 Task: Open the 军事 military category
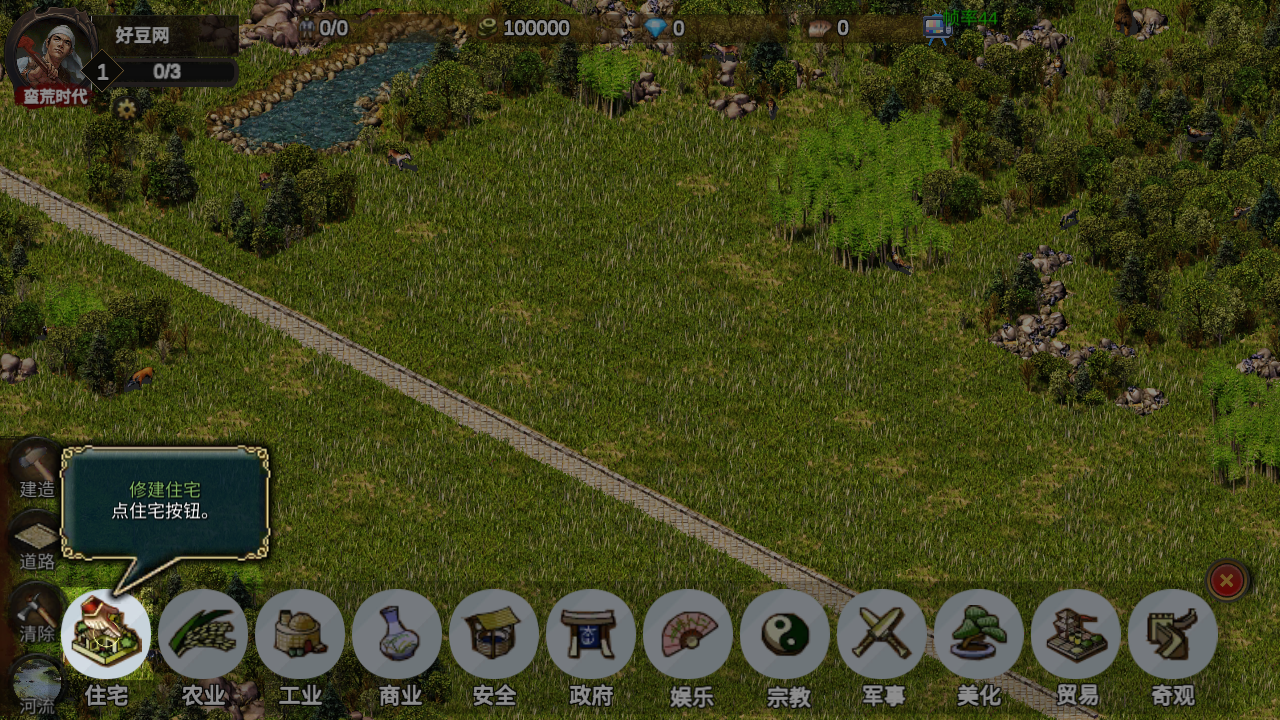coord(882,634)
